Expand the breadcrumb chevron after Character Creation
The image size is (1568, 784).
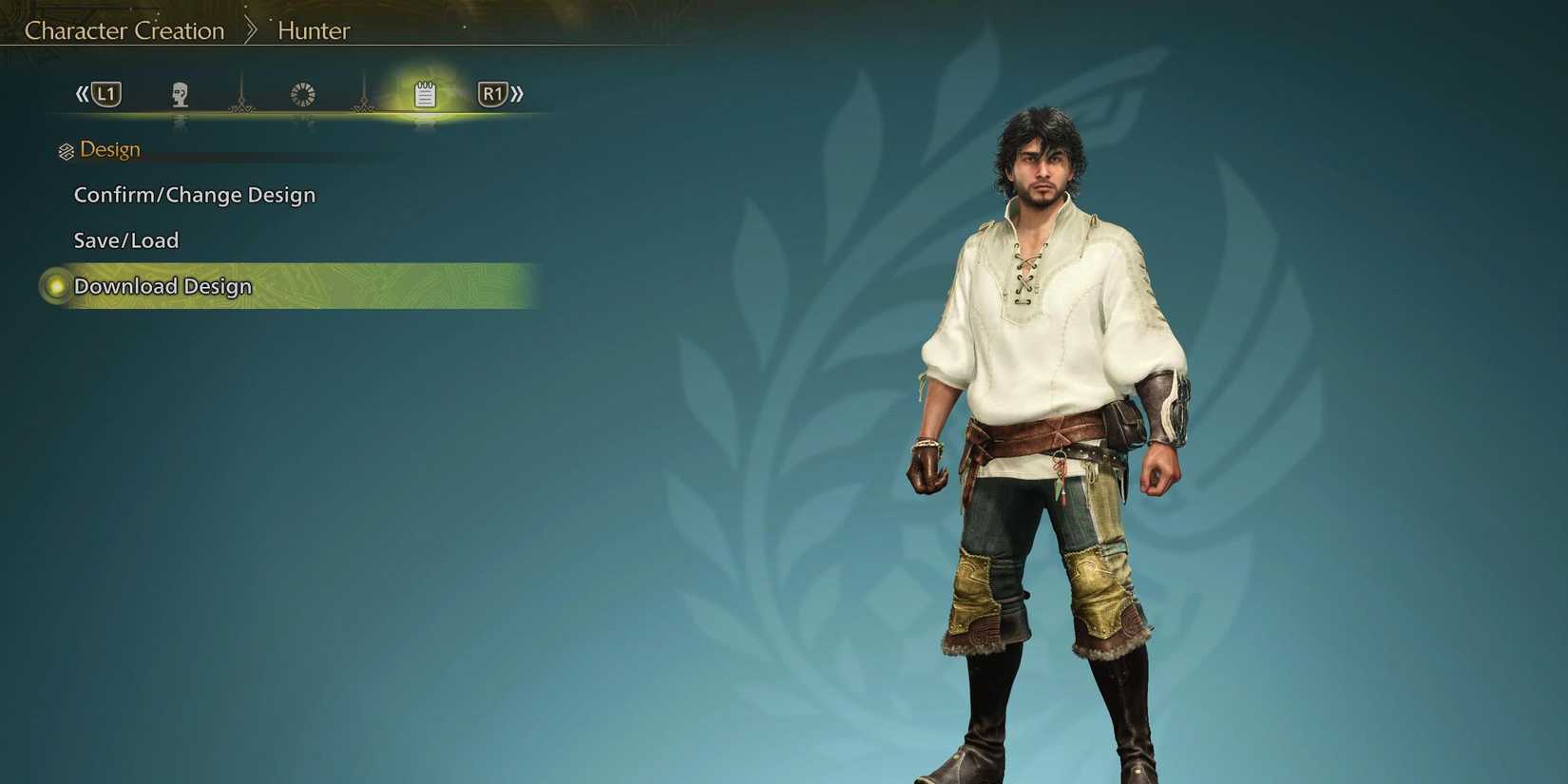pos(252,29)
